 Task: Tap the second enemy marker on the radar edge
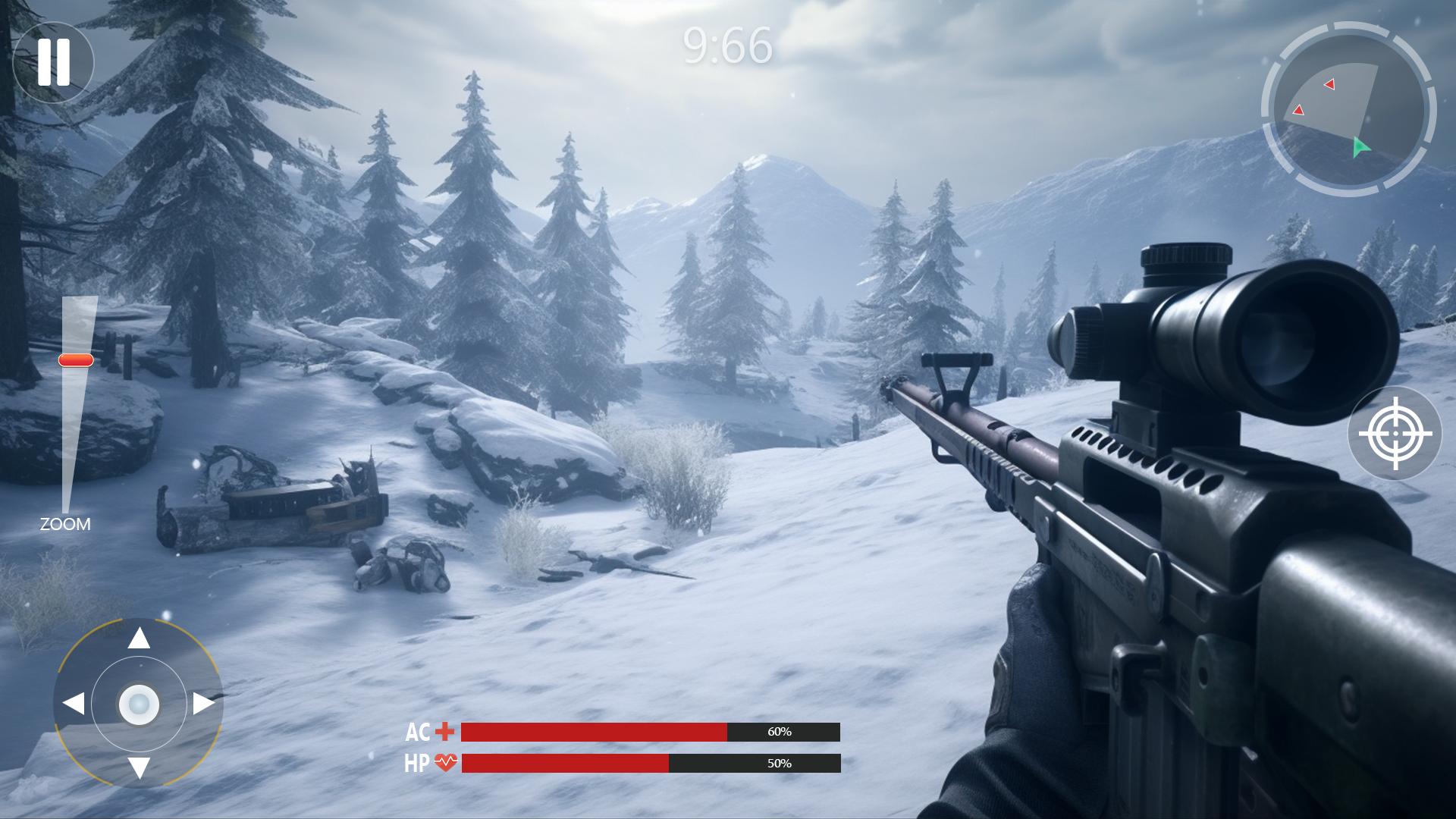point(1298,111)
